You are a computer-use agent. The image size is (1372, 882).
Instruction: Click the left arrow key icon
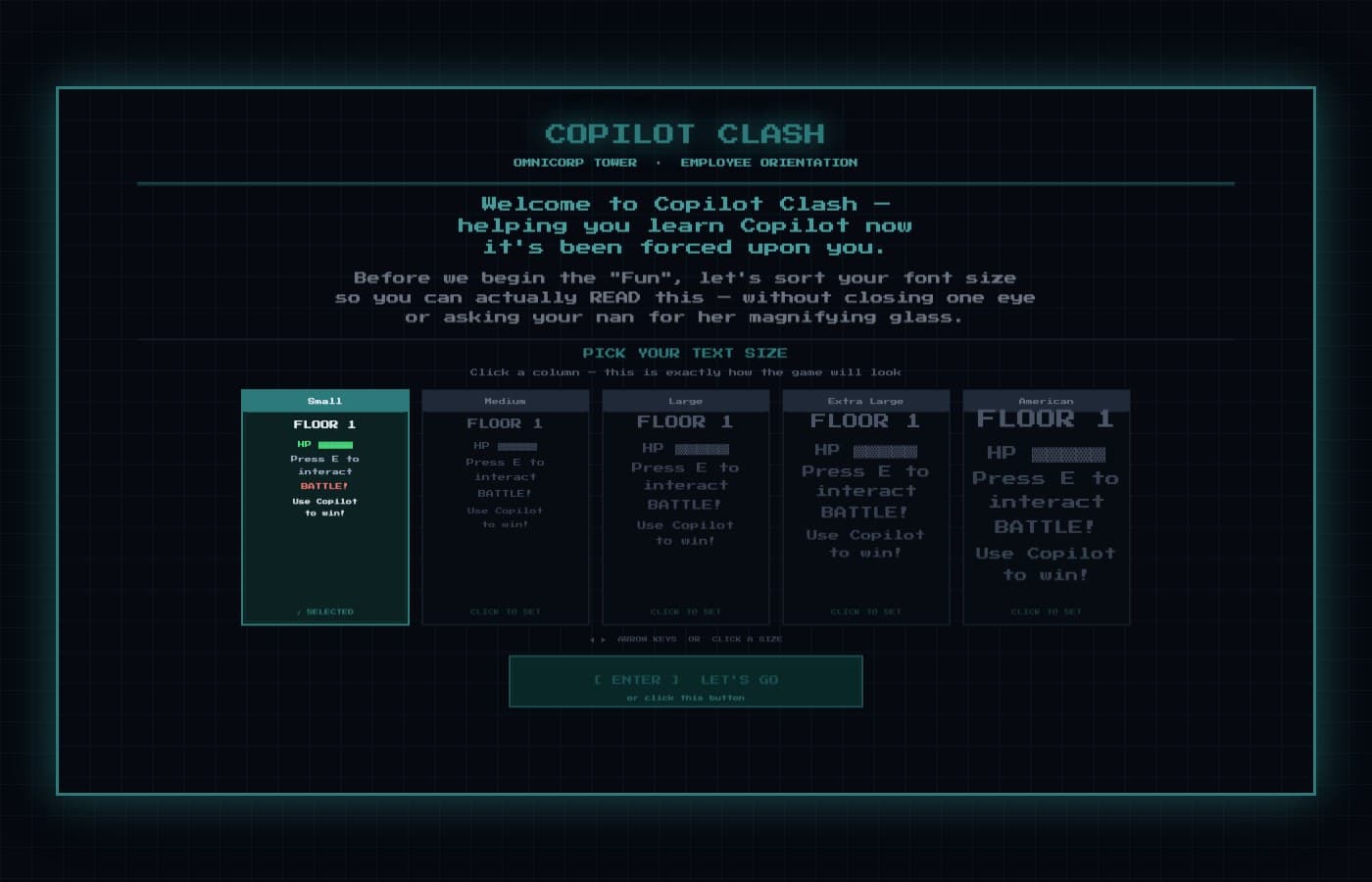592,639
